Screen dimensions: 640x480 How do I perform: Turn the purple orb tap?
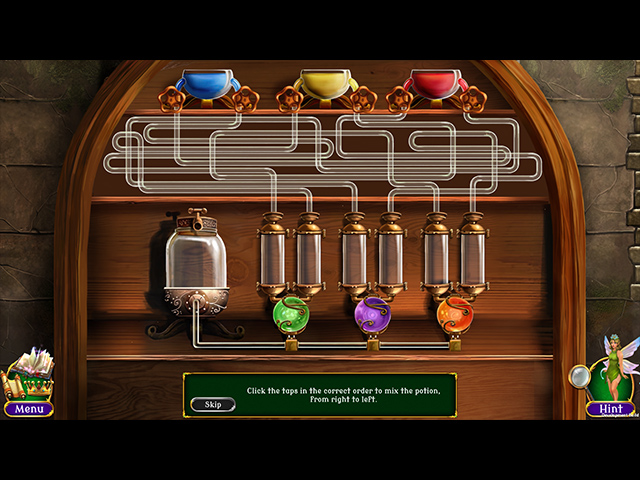[x=372, y=314]
